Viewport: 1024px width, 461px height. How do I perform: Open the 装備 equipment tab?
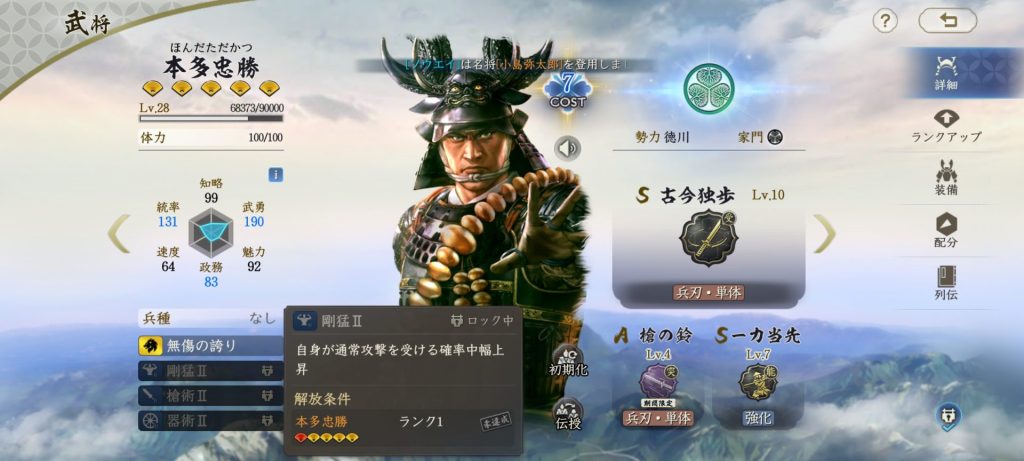946,178
